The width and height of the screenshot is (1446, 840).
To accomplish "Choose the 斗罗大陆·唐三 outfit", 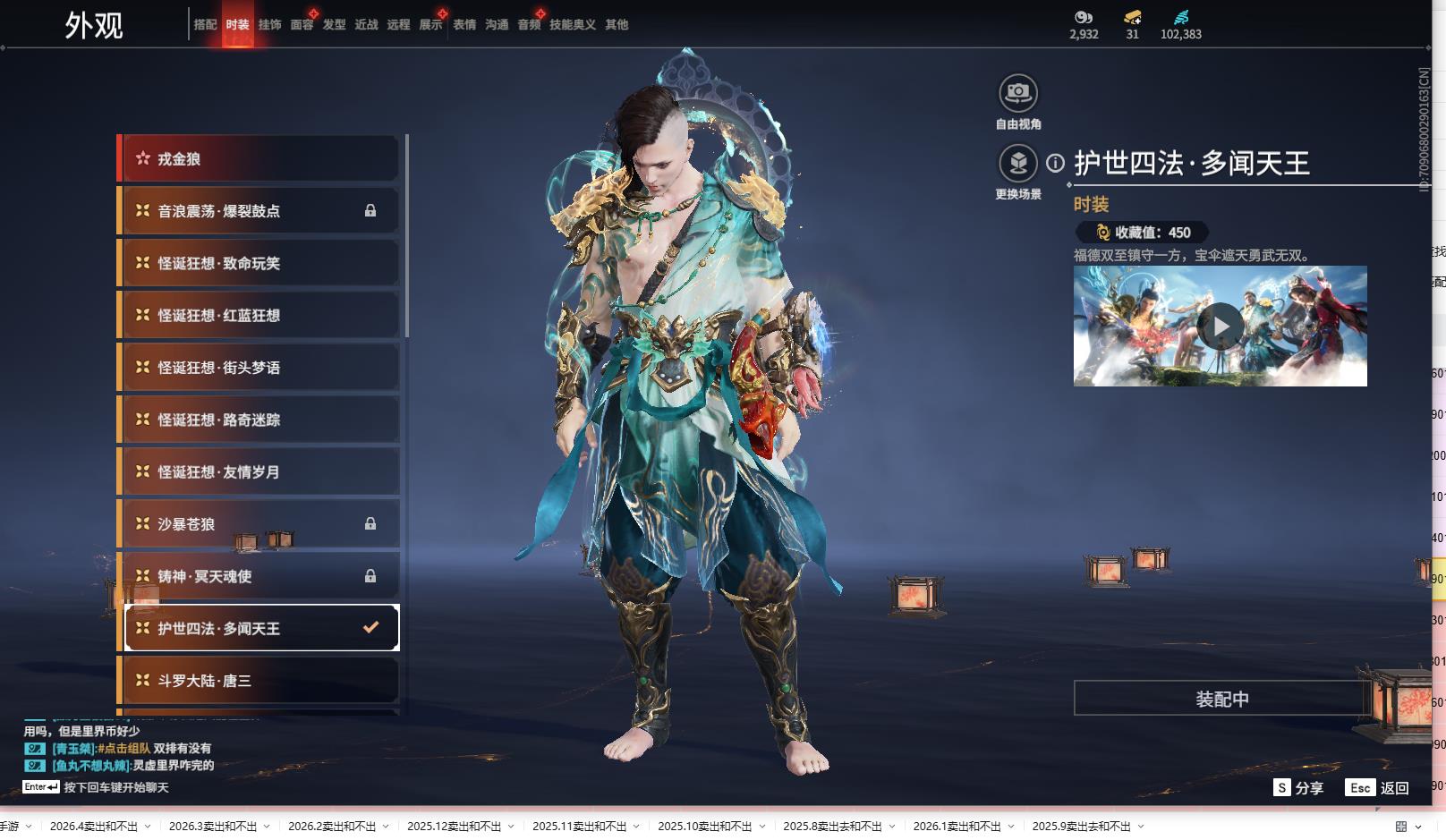I will pyautogui.click(x=259, y=681).
